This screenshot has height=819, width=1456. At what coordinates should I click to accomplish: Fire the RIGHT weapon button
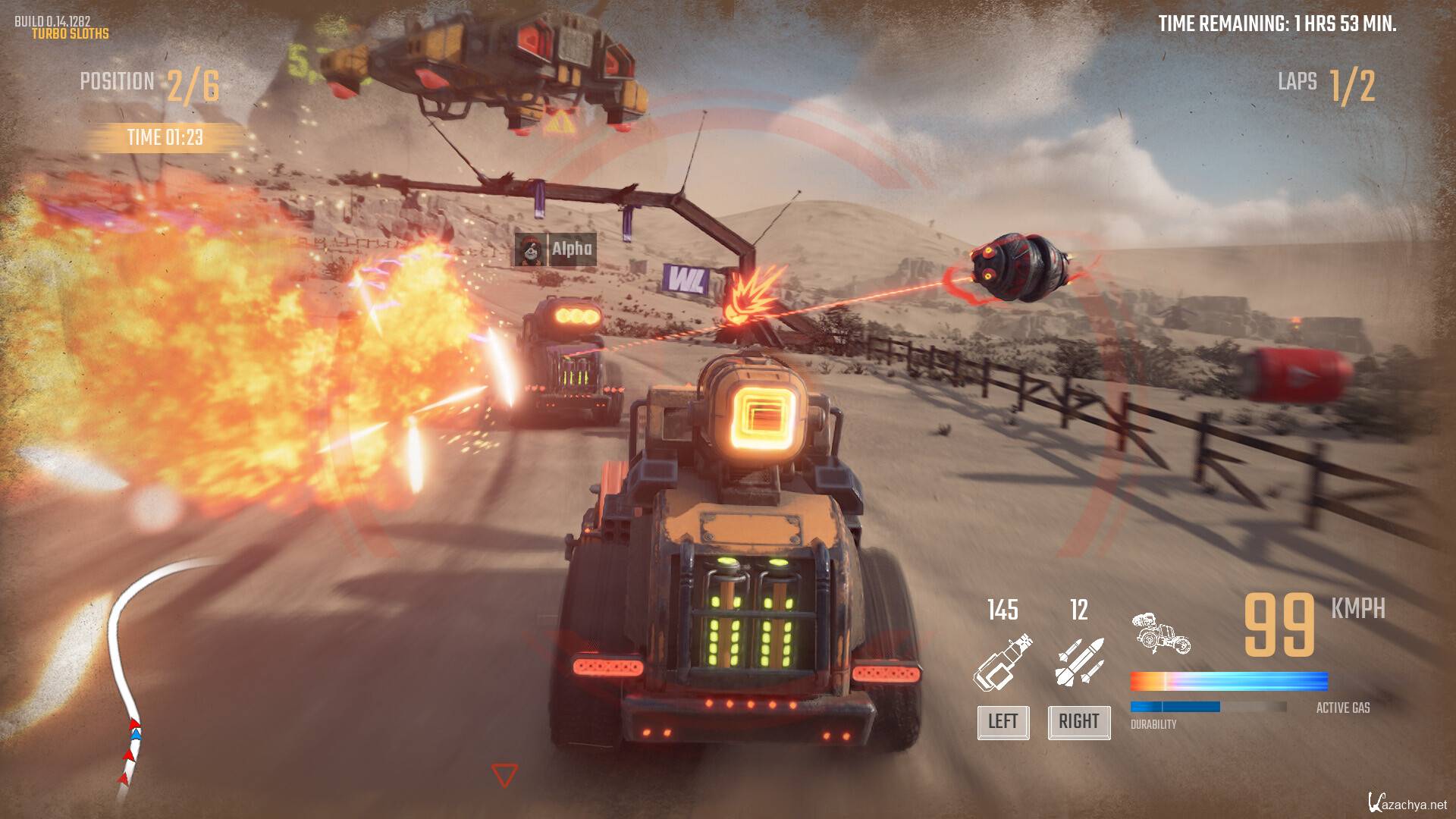tap(1078, 721)
